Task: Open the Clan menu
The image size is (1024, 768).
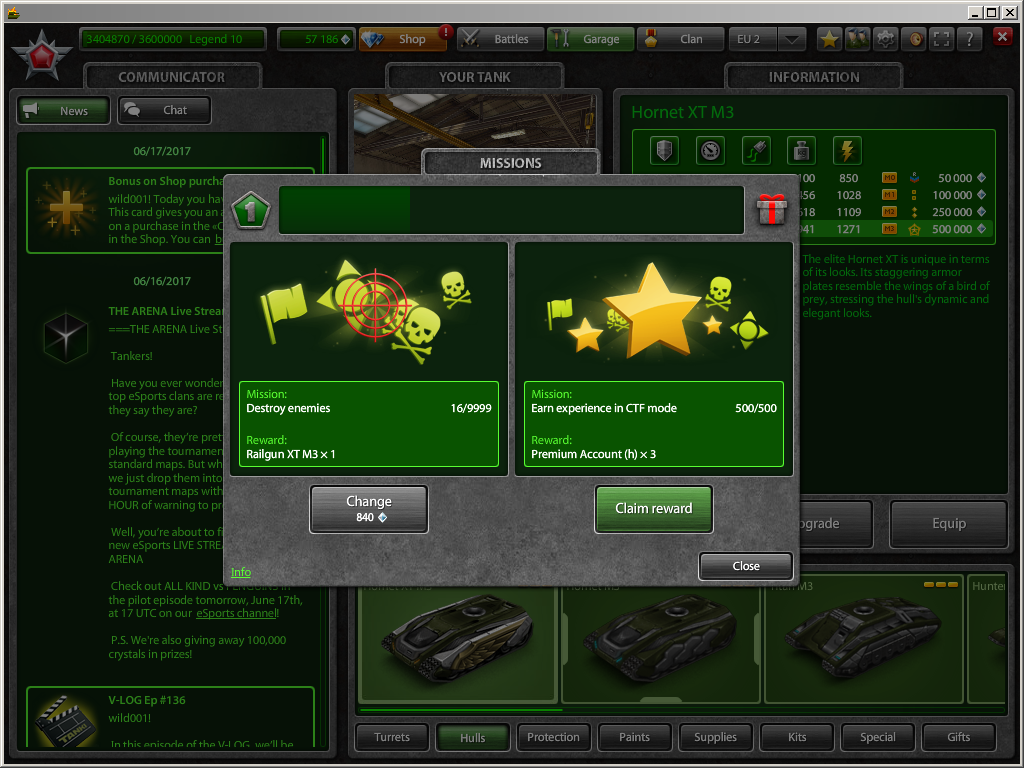Action: point(681,40)
